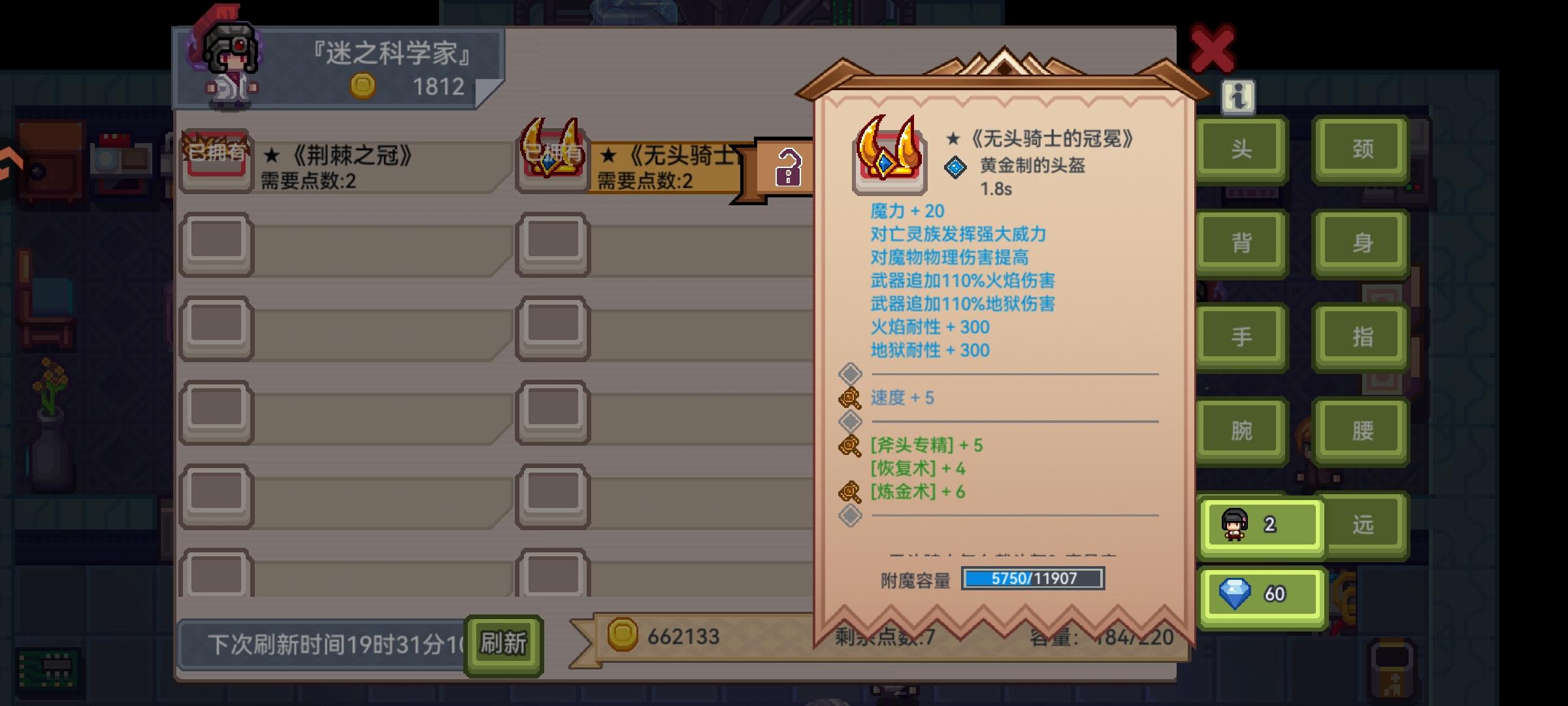Click the purple padlock unlock icon
This screenshot has height=706, width=1568.
(790, 167)
